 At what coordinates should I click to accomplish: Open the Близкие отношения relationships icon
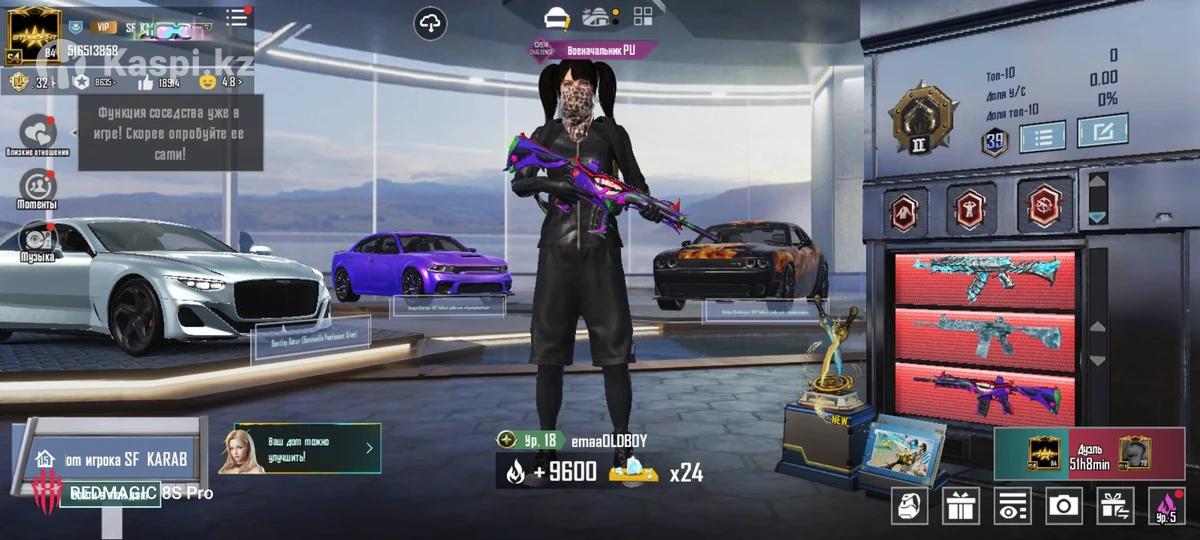[38, 133]
